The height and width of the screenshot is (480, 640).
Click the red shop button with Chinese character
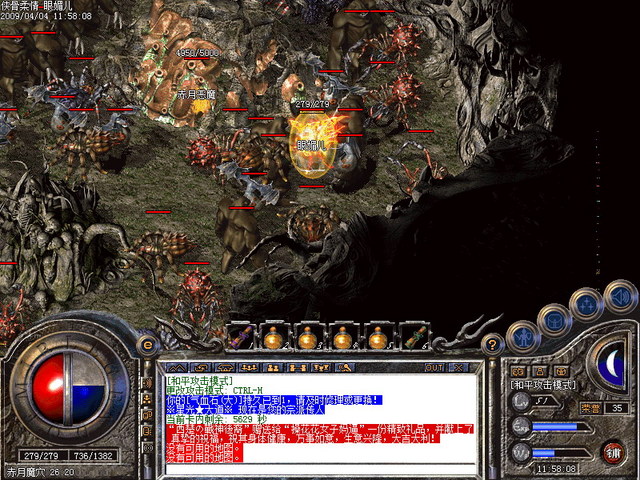point(613,450)
